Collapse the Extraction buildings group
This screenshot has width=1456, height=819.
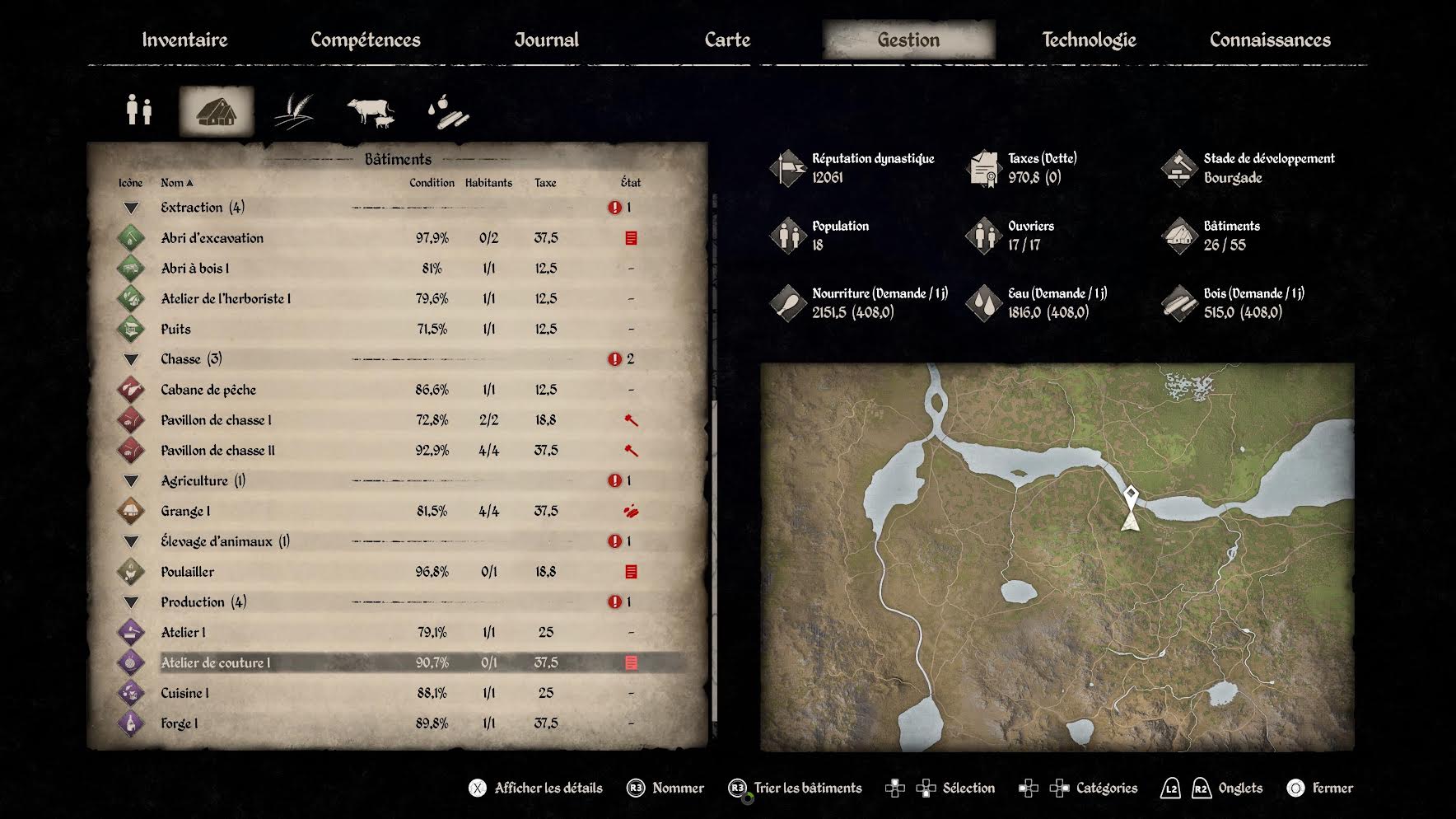click(131, 208)
